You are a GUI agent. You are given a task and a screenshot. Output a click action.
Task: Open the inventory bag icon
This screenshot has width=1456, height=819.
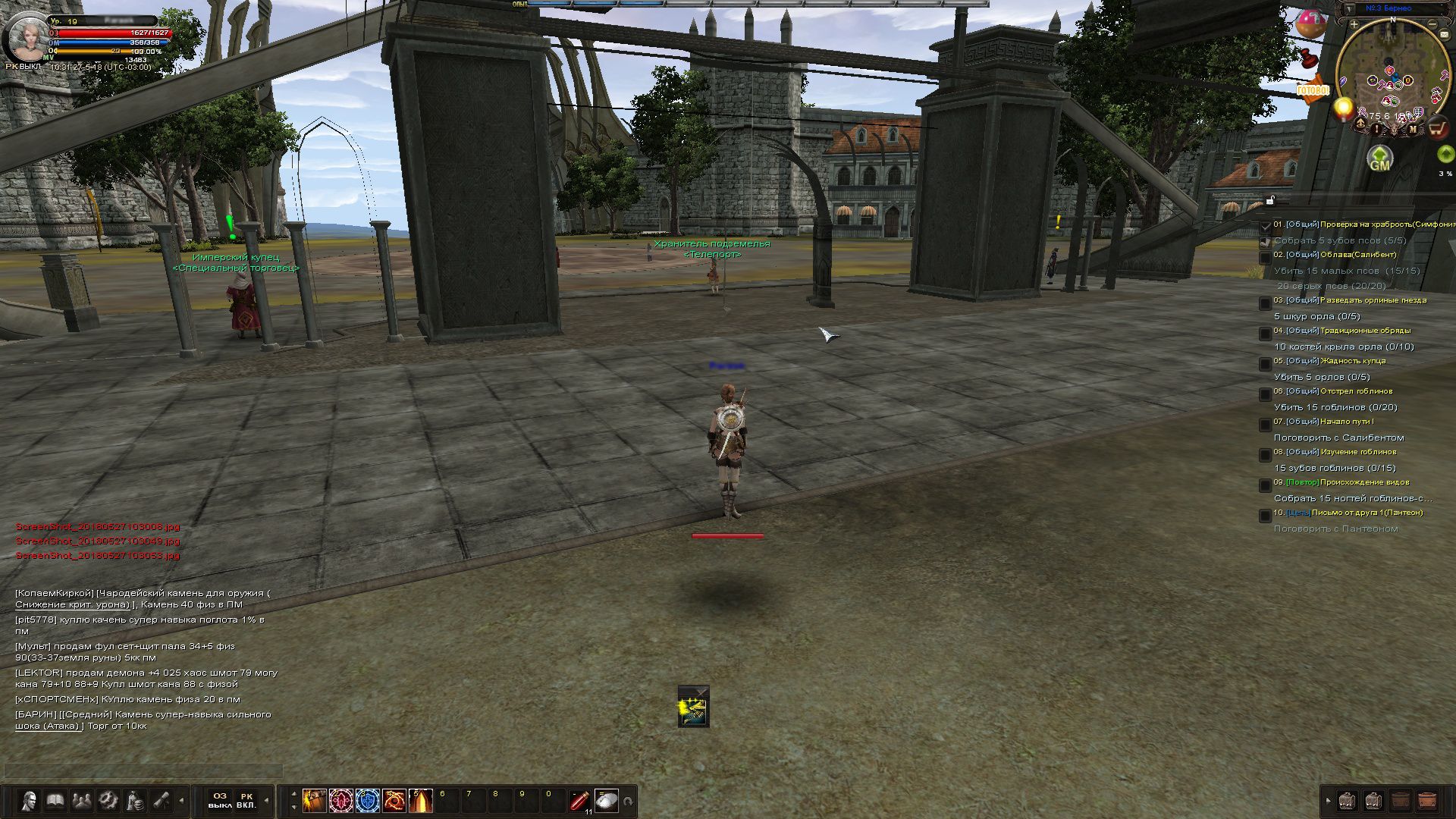(x=134, y=801)
